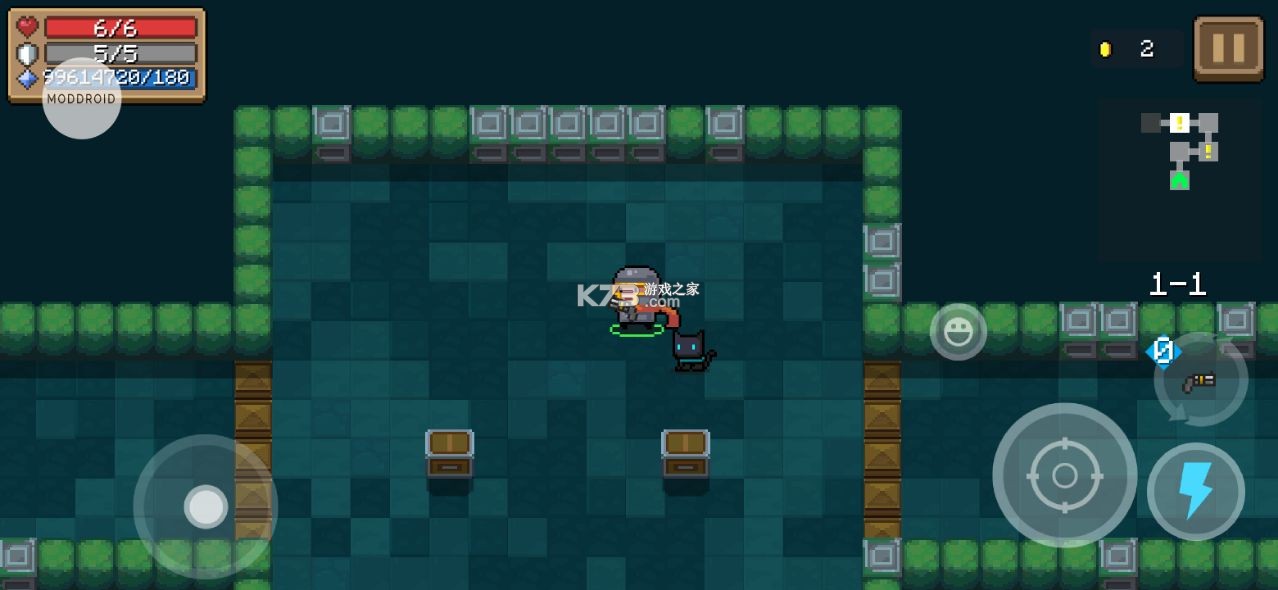Click the MODDROID mod menu bubble
The height and width of the screenshot is (590, 1278).
tap(82, 99)
